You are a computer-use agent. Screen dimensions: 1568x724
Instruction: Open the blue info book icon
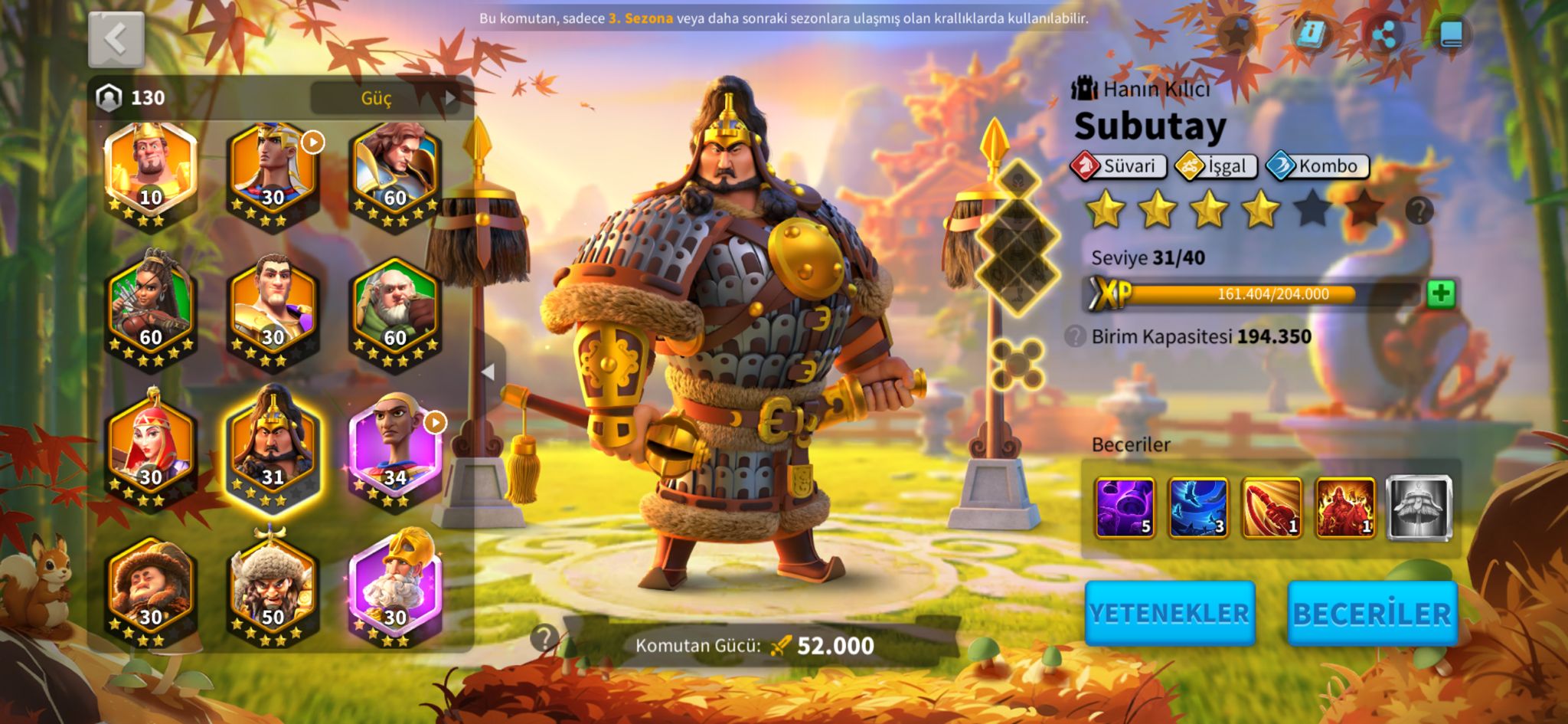[1310, 34]
